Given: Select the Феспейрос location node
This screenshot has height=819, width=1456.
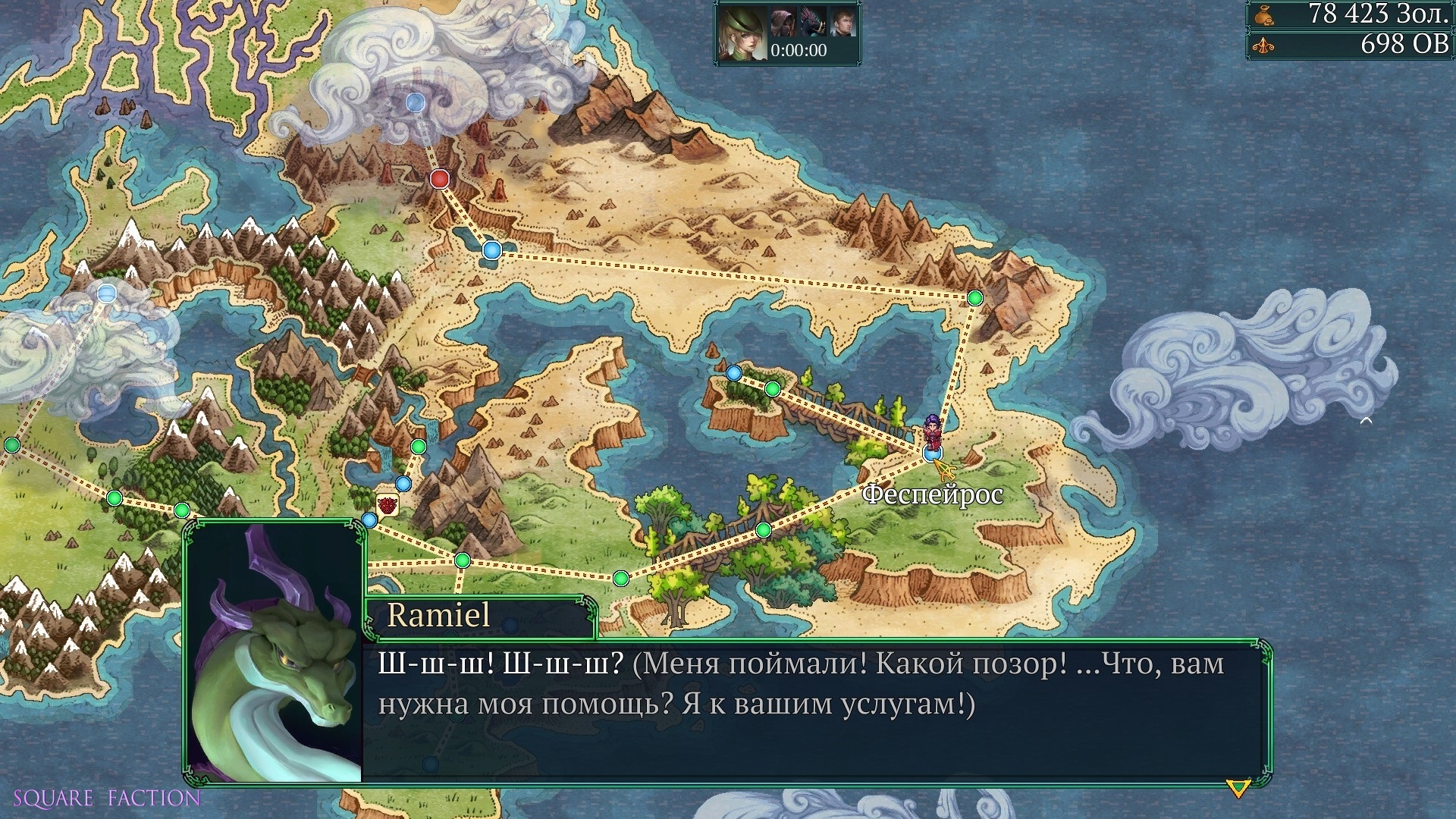Looking at the screenshot, I should tap(932, 453).
